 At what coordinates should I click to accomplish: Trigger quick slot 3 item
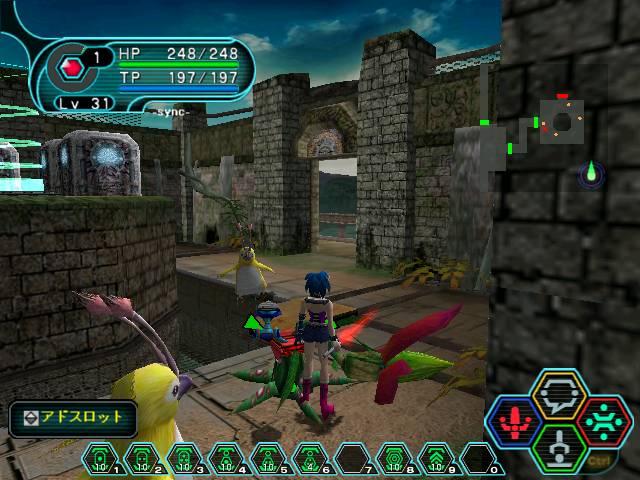(x=184, y=459)
